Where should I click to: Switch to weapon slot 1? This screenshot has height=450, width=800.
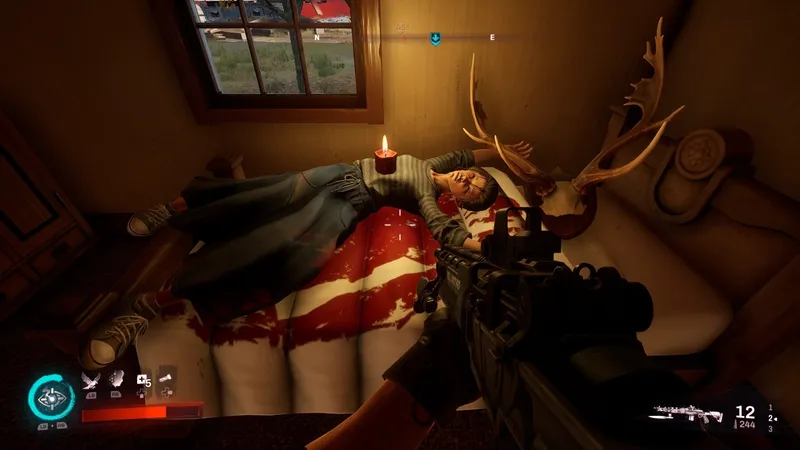click(x=769, y=407)
